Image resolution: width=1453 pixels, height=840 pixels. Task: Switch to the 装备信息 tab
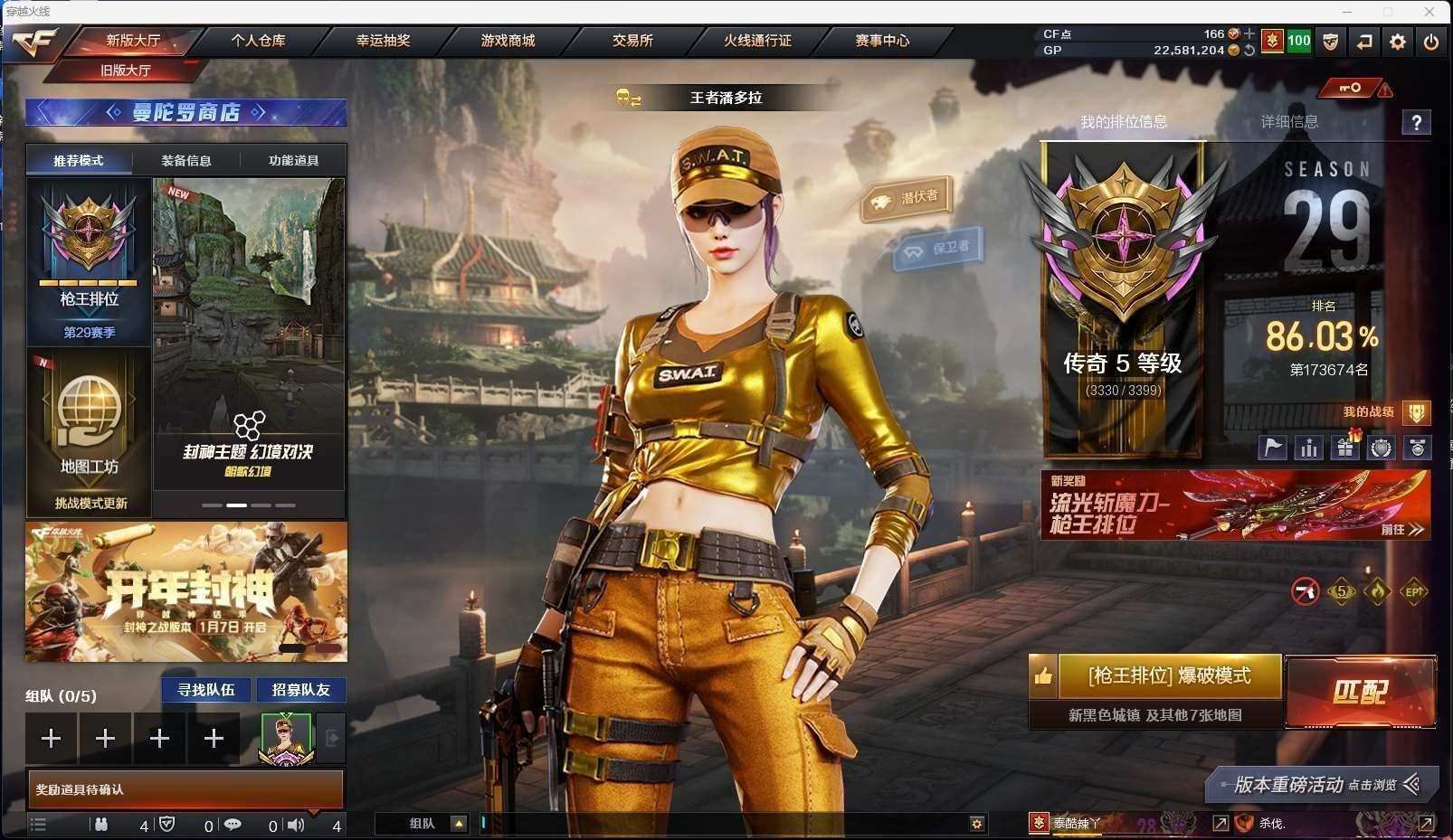pos(186,161)
